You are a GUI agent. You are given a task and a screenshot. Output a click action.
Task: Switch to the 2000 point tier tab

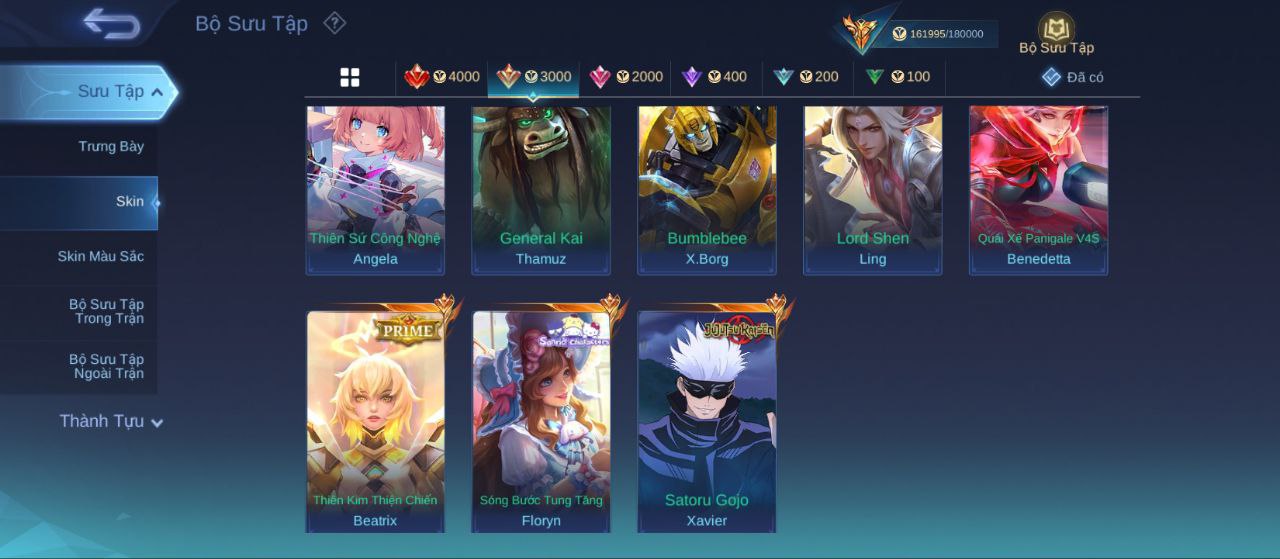pyautogui.click(x=625, y=77)
